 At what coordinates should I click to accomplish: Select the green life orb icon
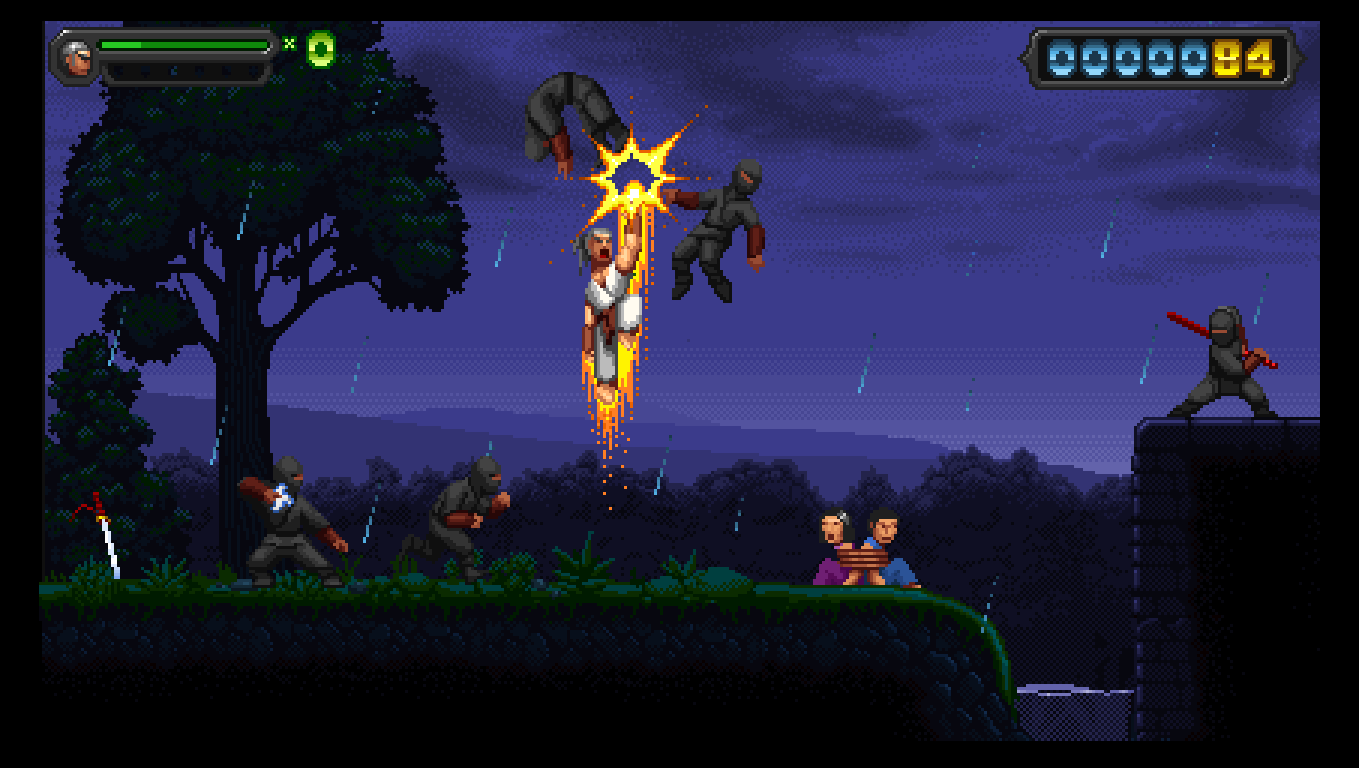[x=319, y=46]
